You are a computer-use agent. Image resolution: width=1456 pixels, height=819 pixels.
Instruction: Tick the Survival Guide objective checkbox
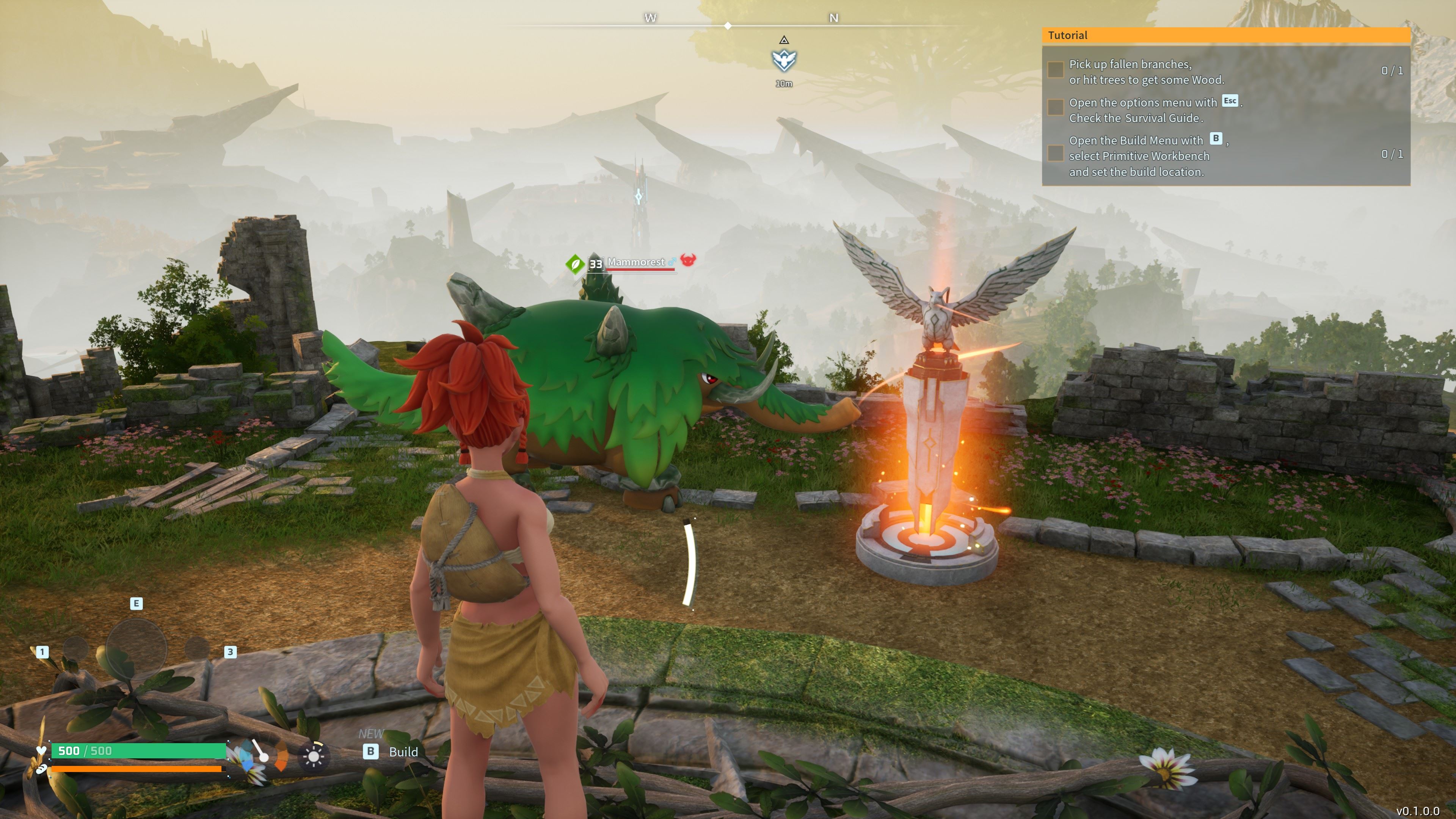pyautogui.click(x=1055, y=107)
